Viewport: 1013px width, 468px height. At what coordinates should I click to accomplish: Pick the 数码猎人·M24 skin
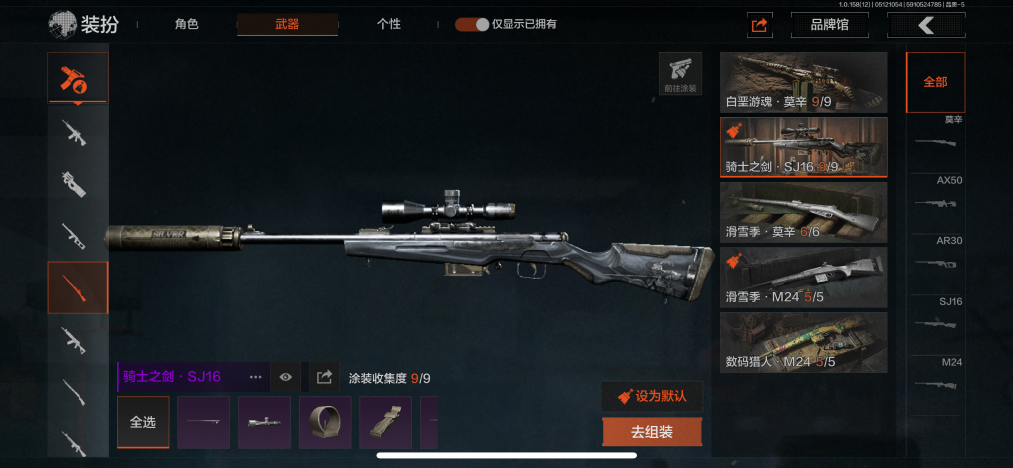point(803,341)
